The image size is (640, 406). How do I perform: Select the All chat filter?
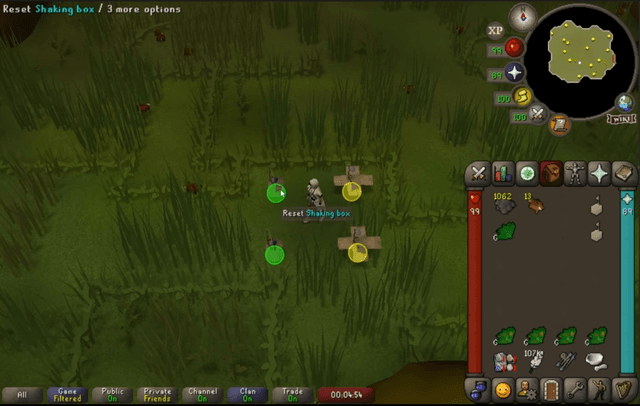pyautogui.click(x=22, y=395)
